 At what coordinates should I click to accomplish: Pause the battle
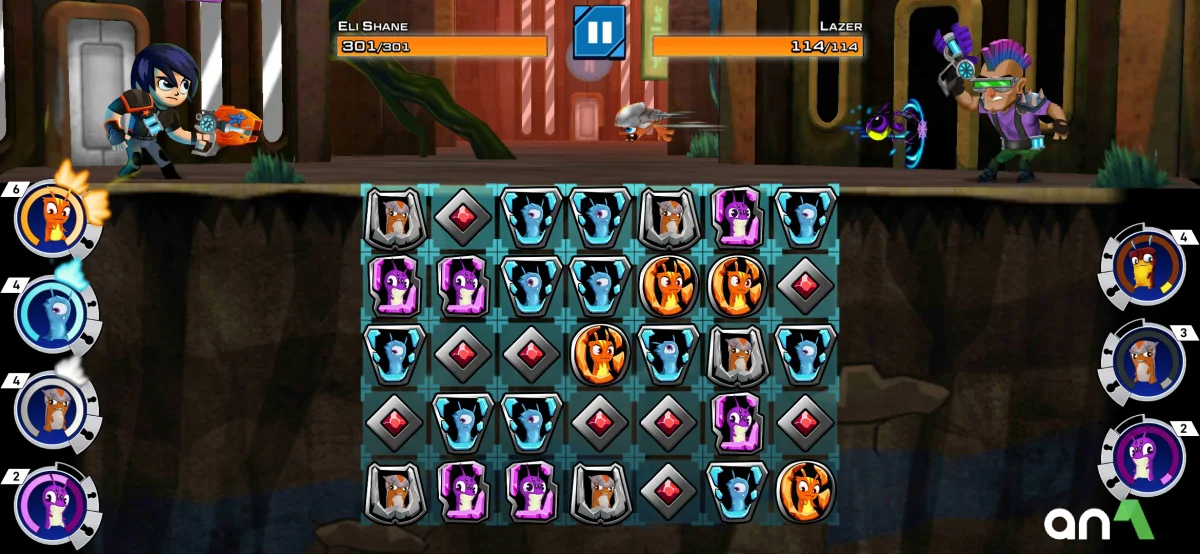(x=599, y=32)
